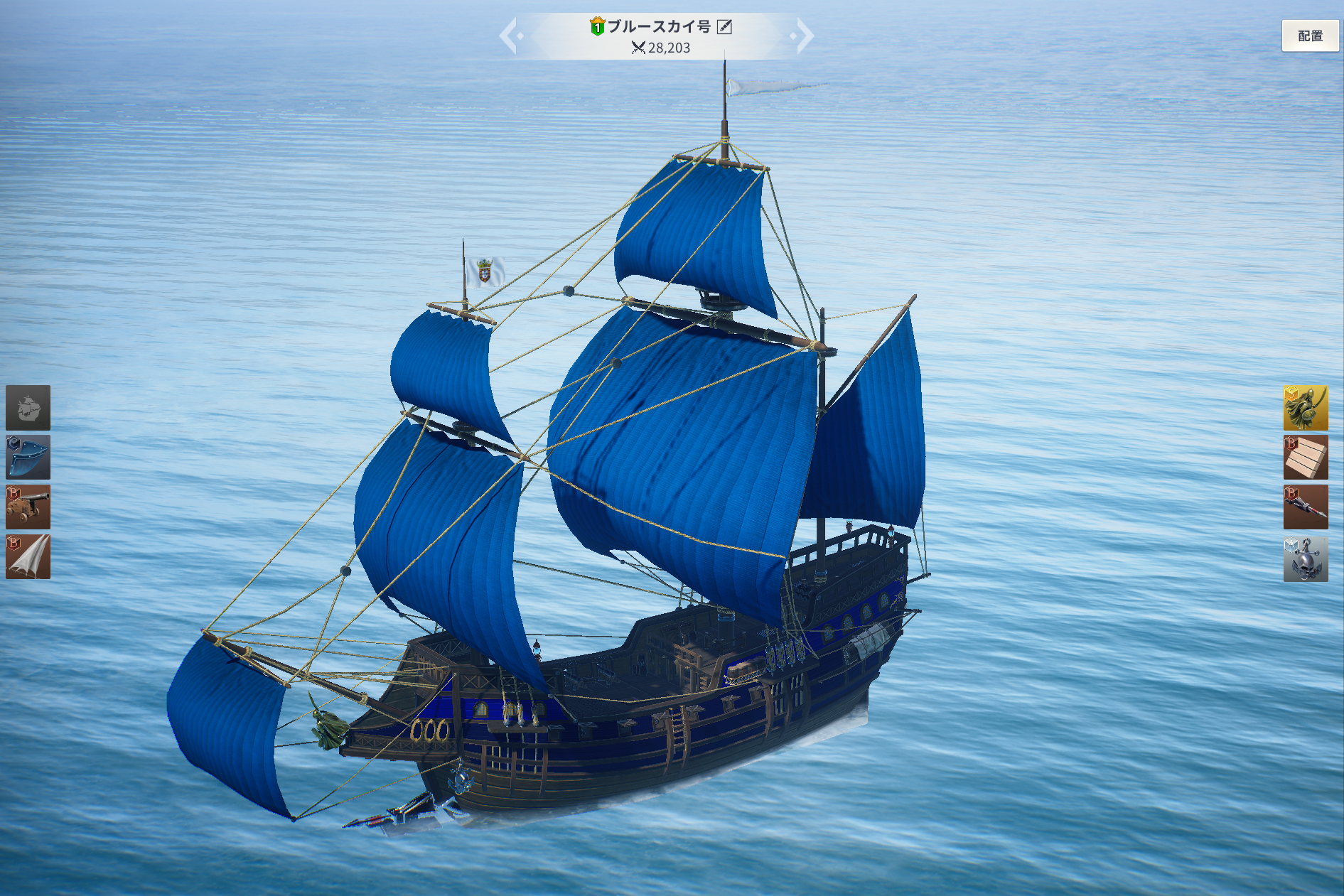Screen dimensions: 1344x896
Task: Choose the B-grade white sail slot
Action: pos(28,557)
